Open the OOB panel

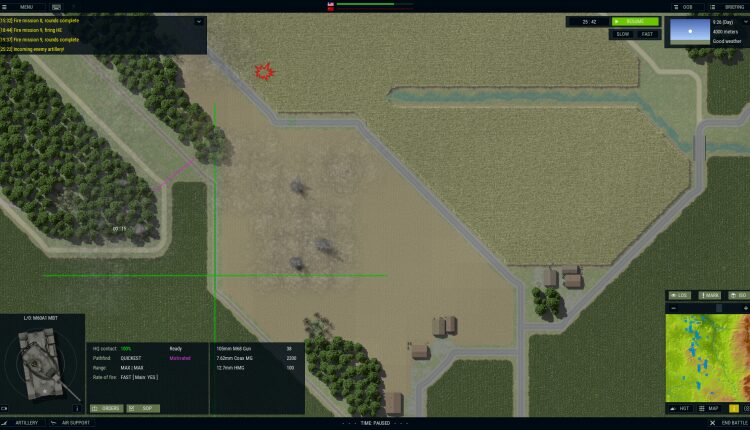click(682, 6)
